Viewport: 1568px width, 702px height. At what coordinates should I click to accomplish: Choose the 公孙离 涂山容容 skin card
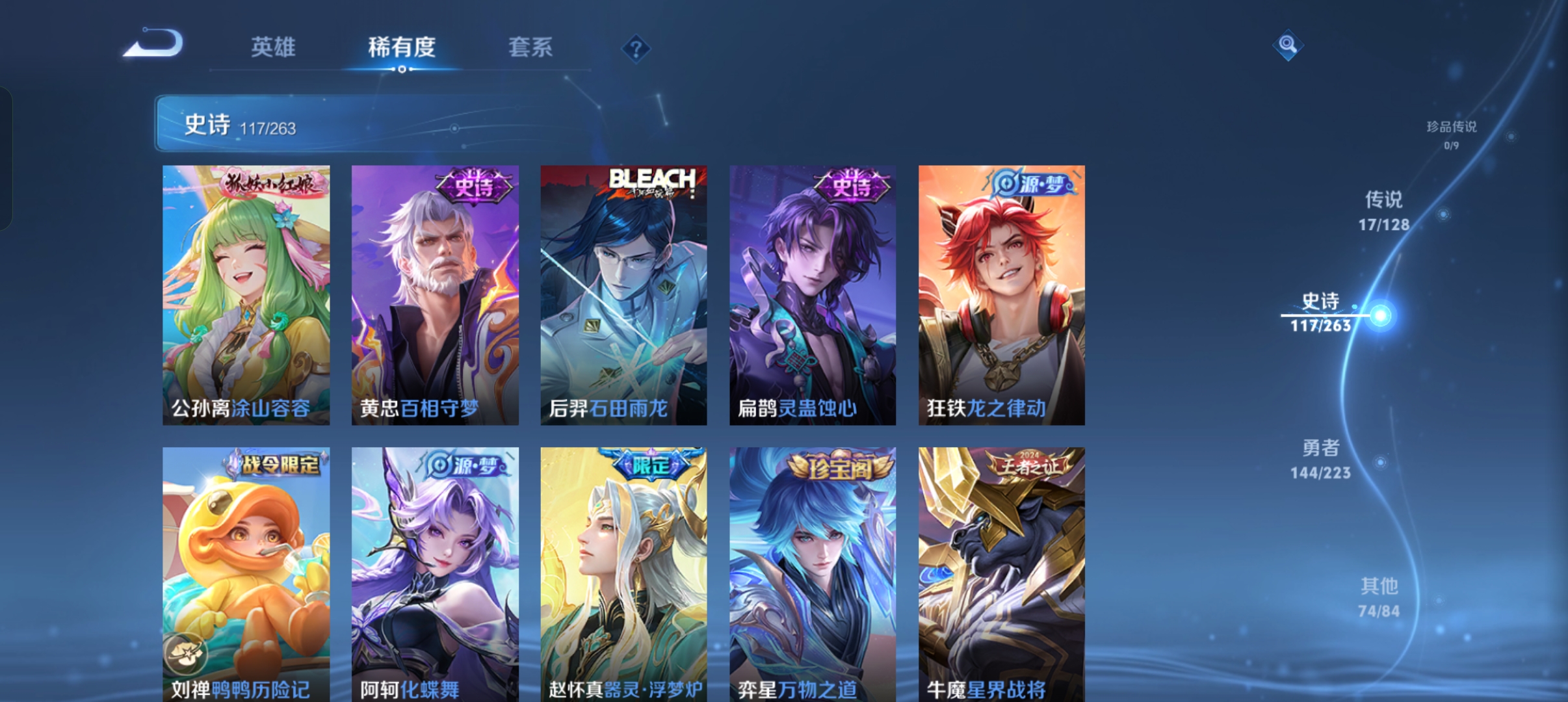click(246, 295)
